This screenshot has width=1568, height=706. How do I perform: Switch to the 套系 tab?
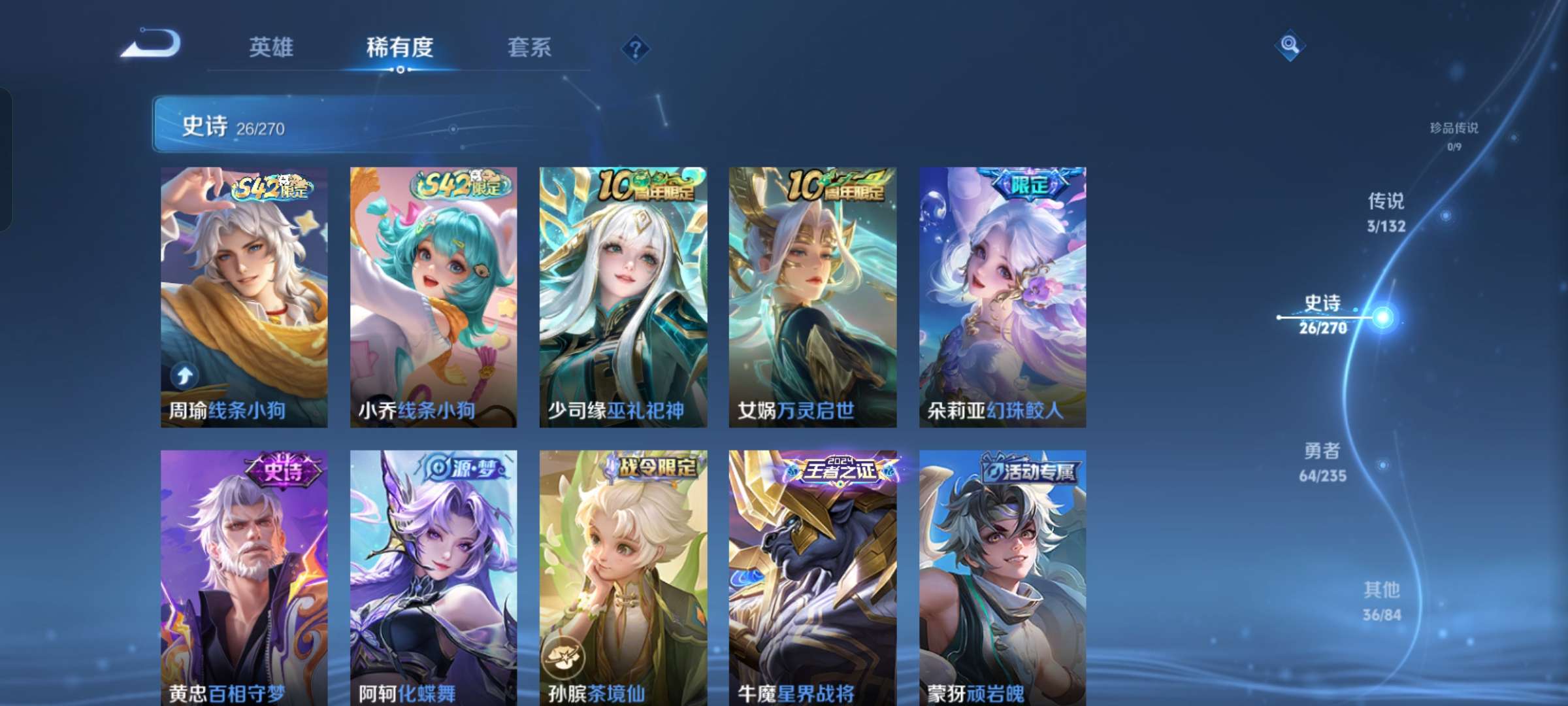click(x=530, y=48)
